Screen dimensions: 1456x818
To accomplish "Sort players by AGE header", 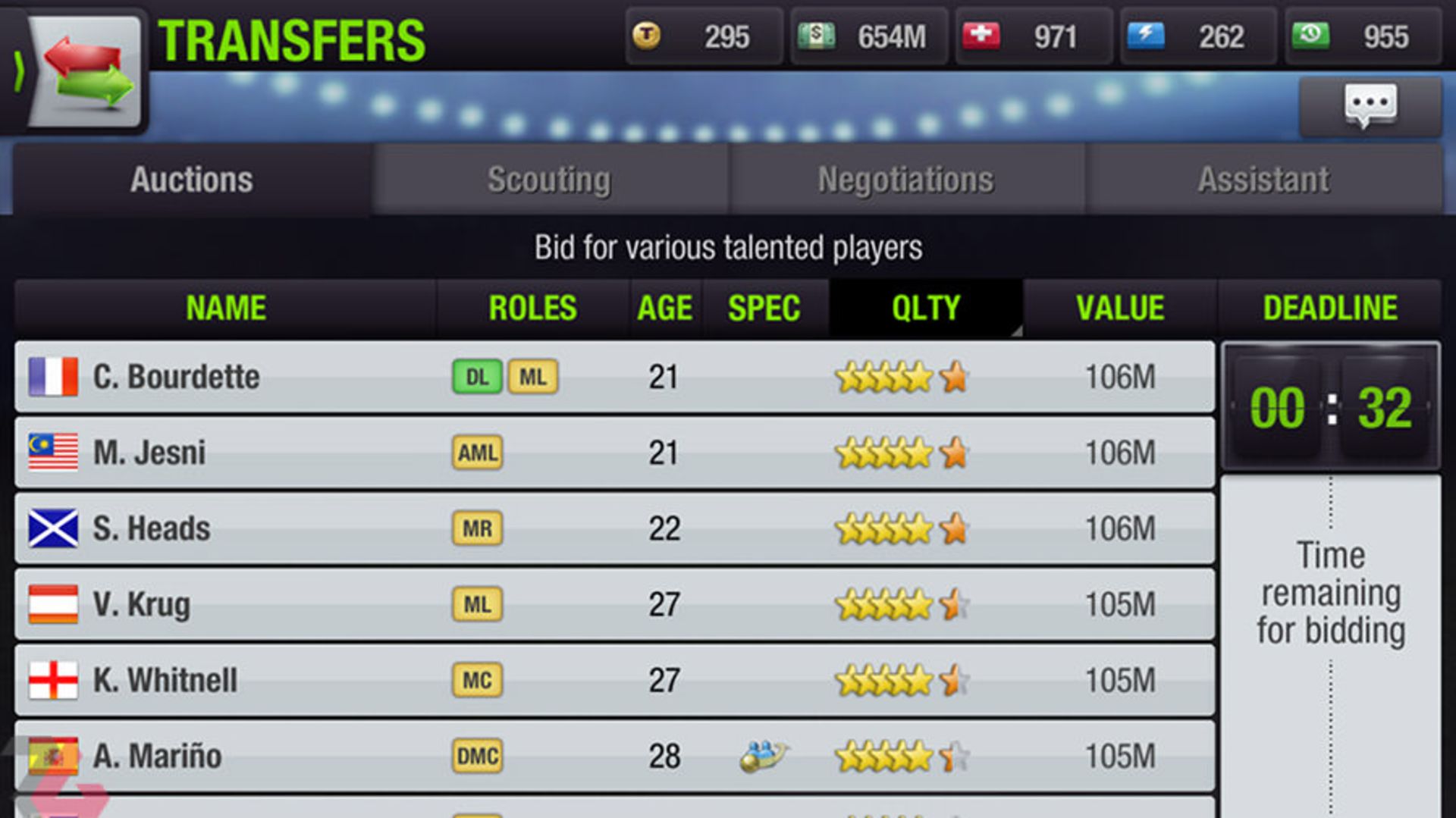I will (664, 309).
